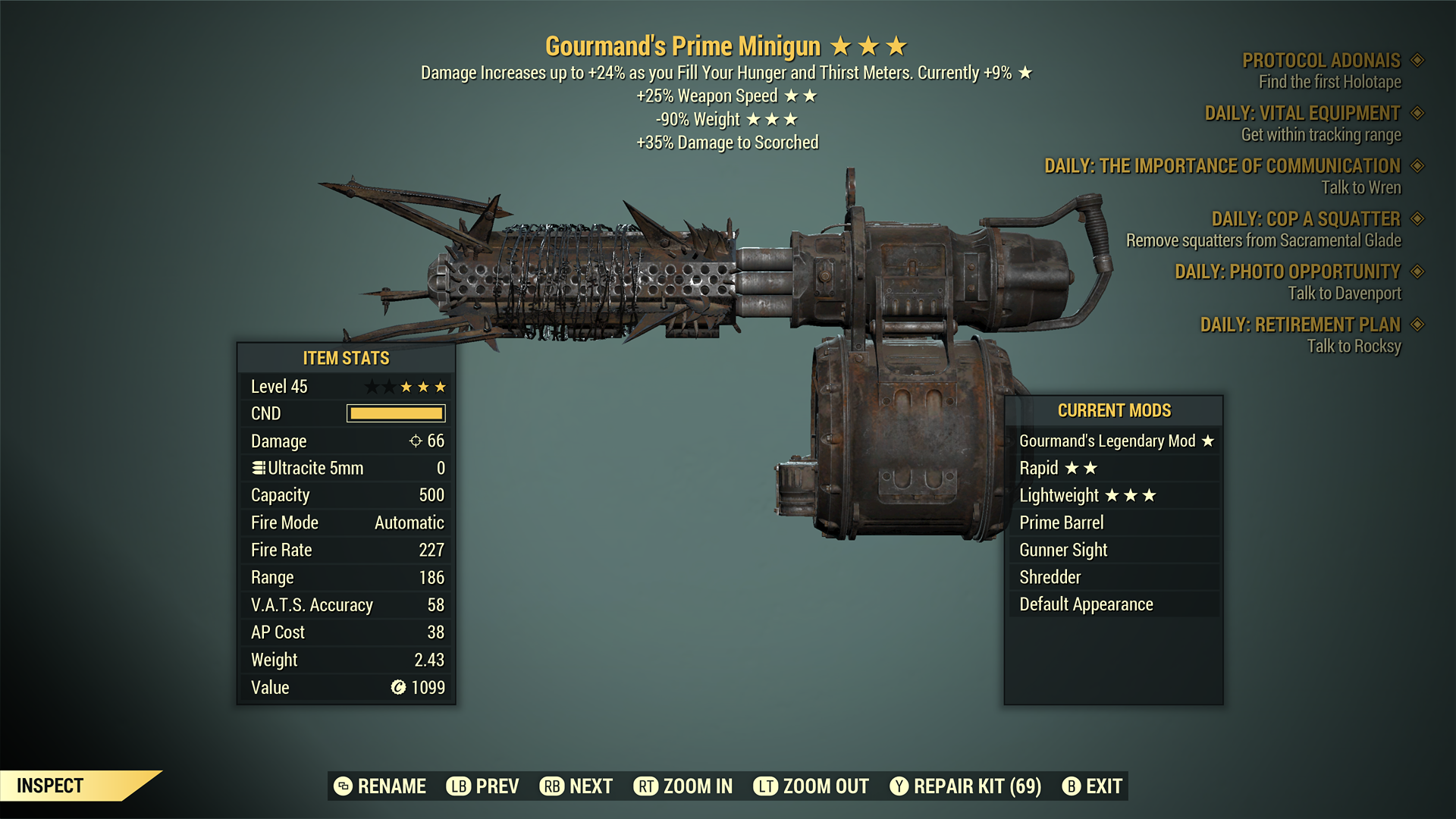
Task: Switch to the INSPECT tab
Action: coord(50,786)
